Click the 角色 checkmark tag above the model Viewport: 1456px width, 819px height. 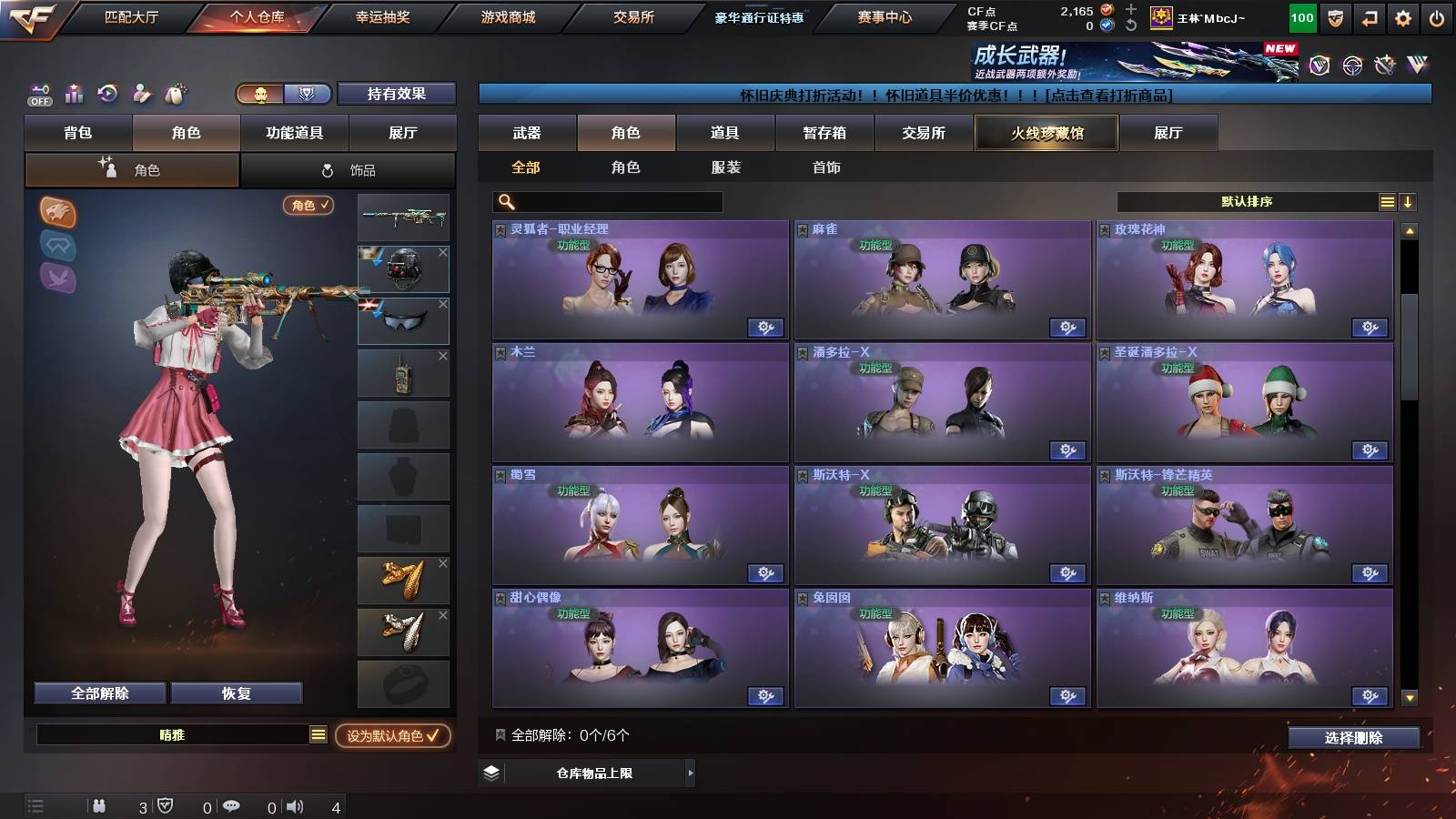[309, 206]
